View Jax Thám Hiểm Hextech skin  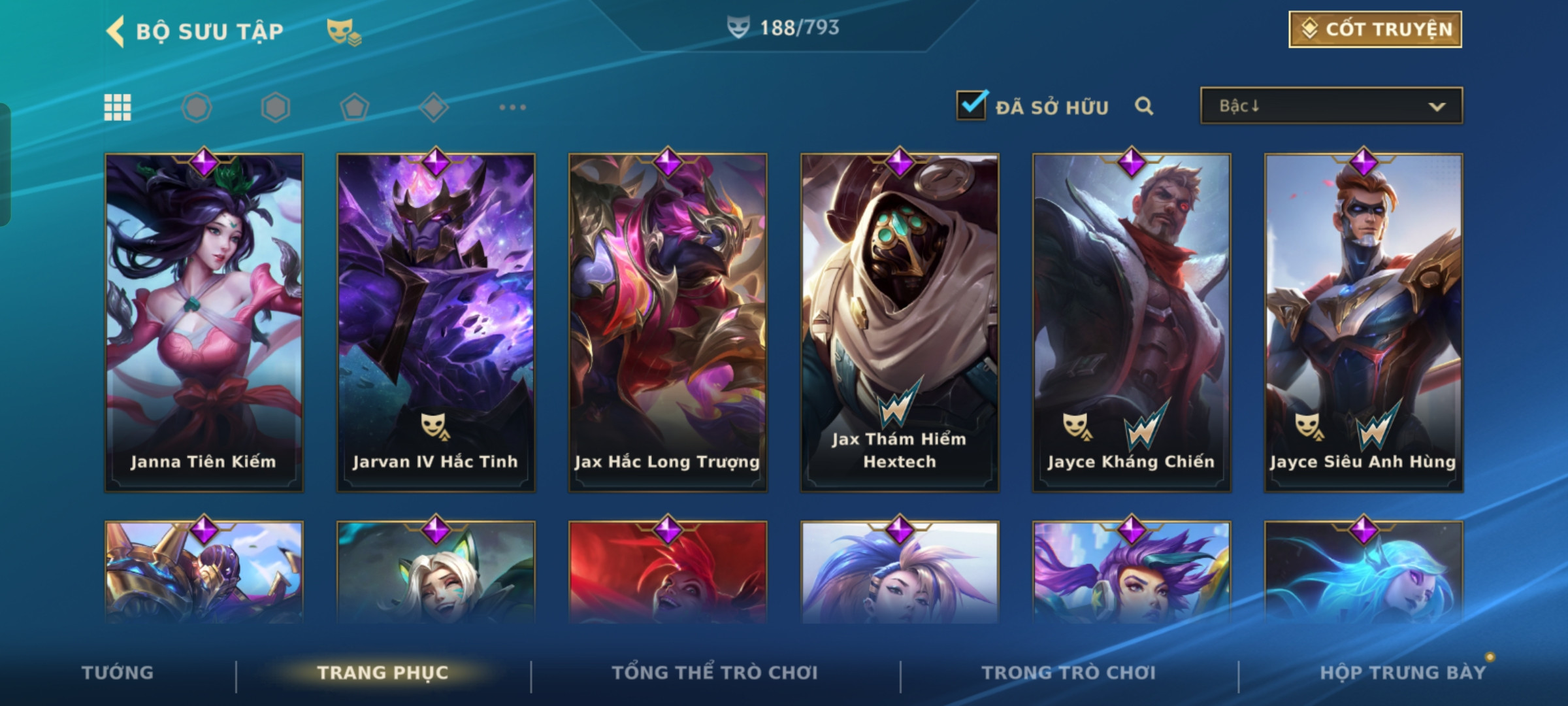point(900,322)
